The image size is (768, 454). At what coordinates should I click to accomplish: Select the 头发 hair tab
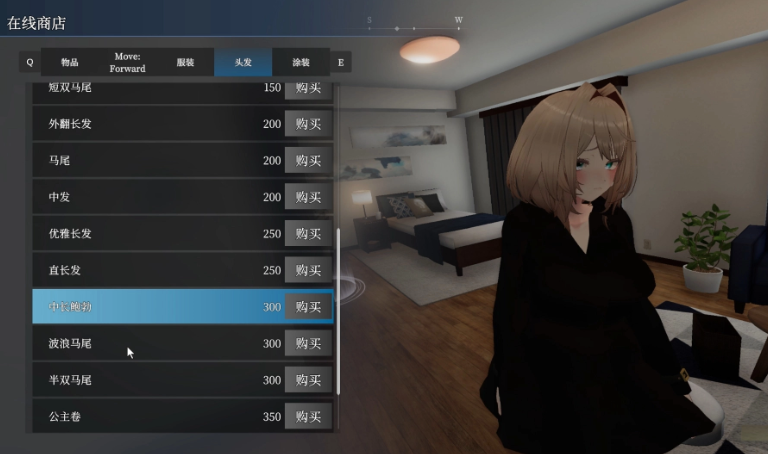point(243,62)
